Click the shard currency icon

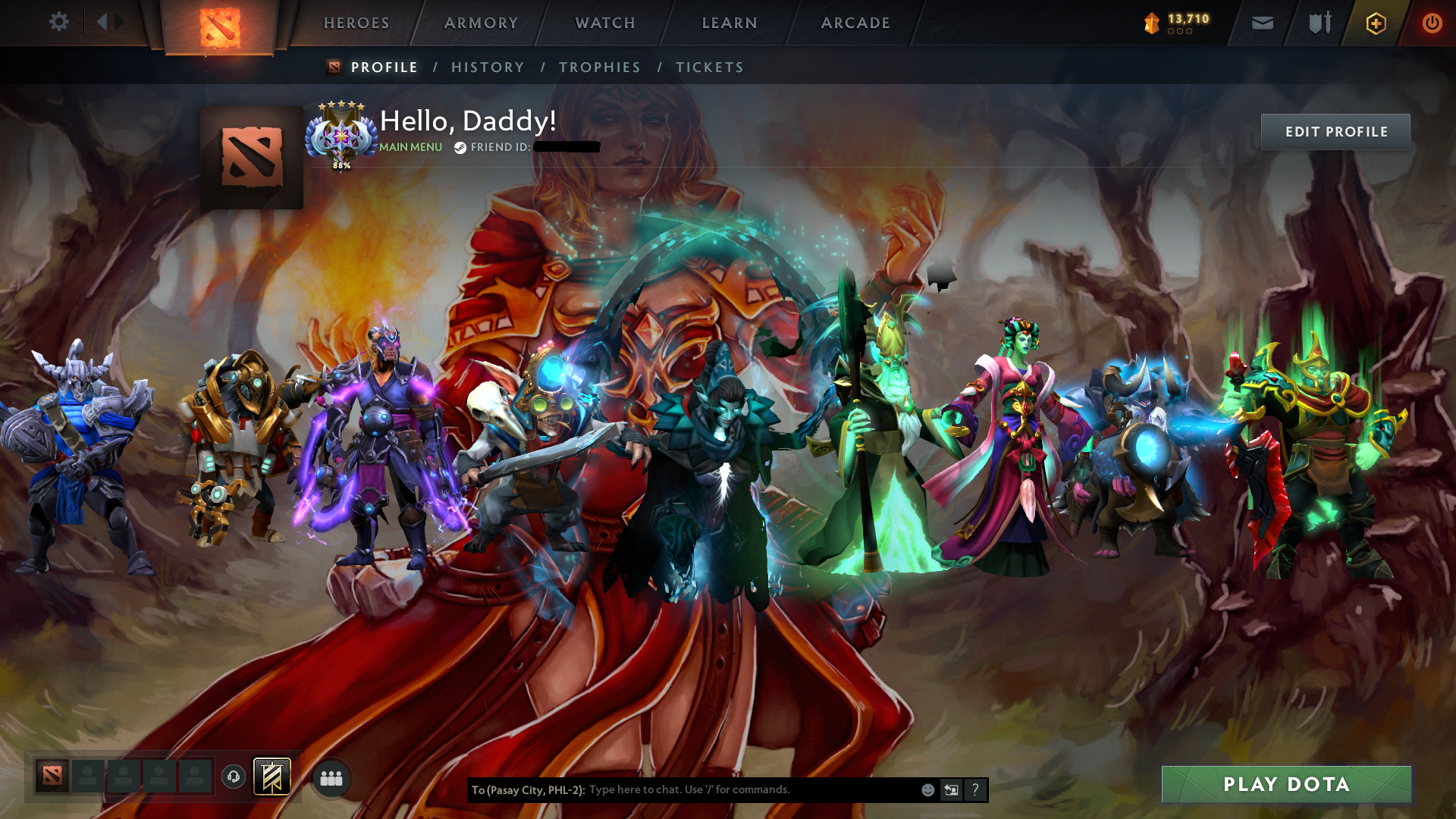[x=1150, y=23]
